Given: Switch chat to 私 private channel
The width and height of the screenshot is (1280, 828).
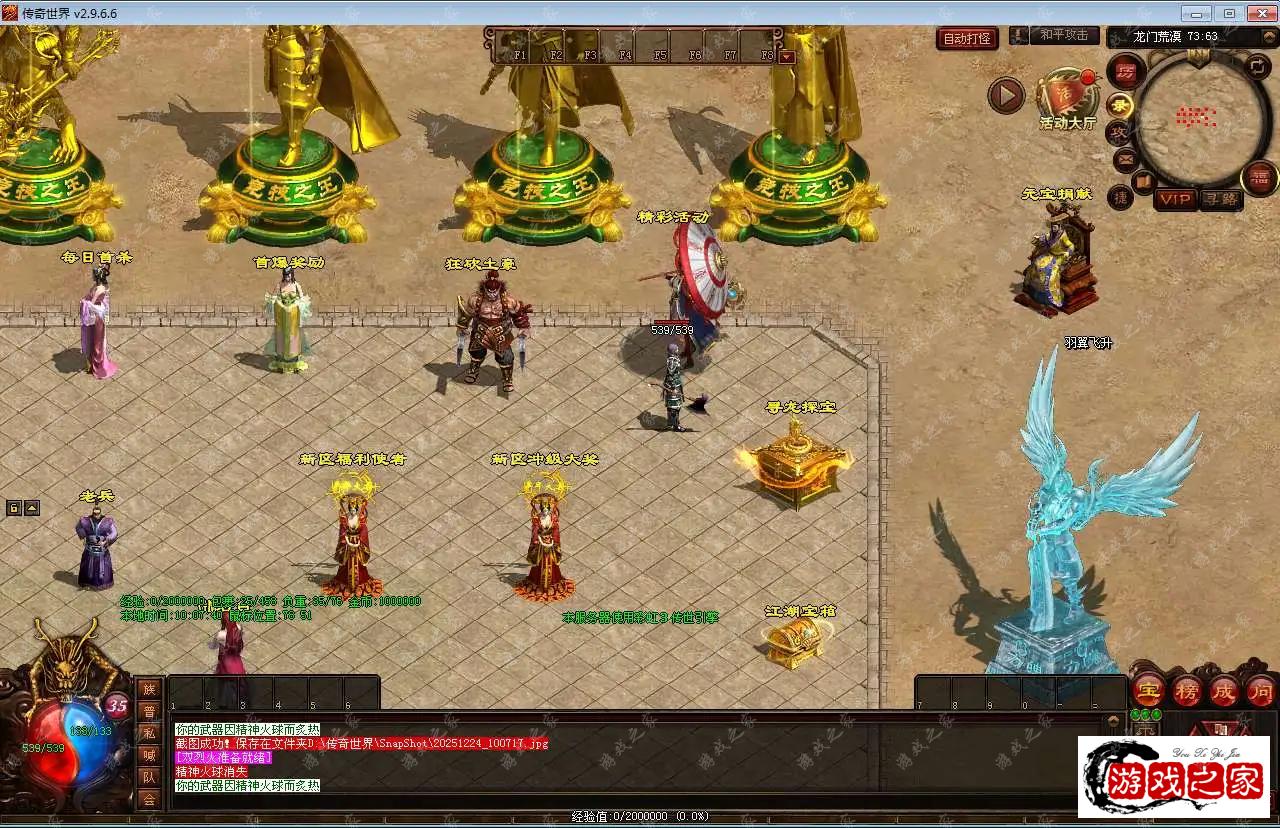Looking at the screenshot, I should click(x=149, y=733).
